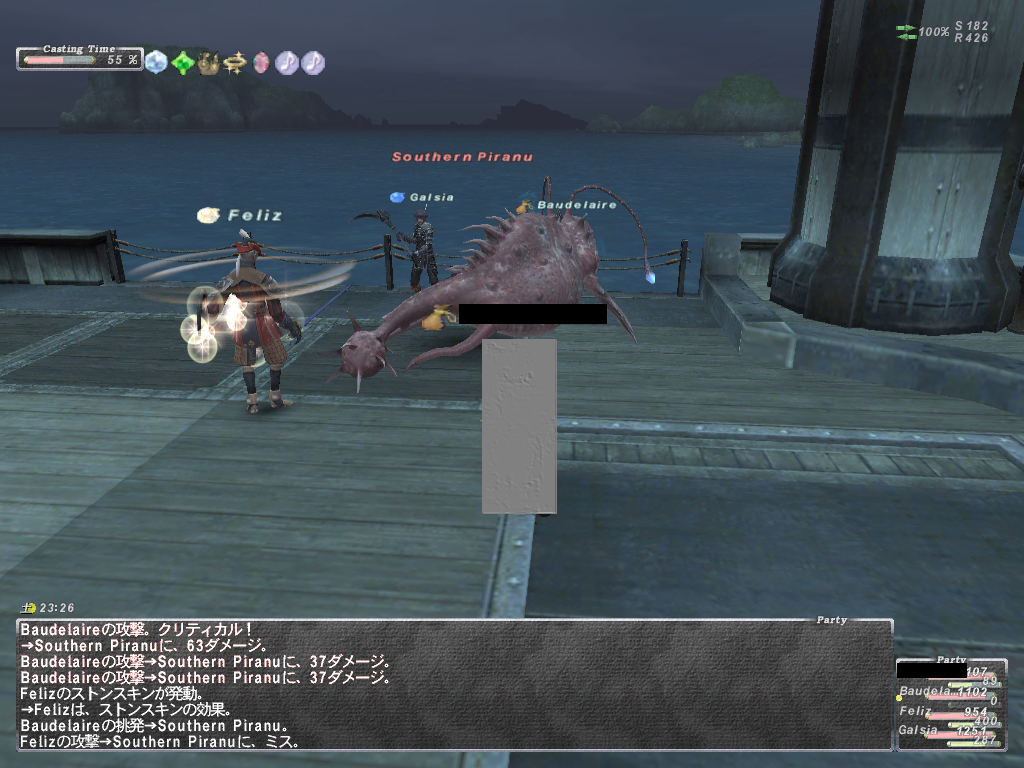The image size is (1024, 768).
Task: Open the party chat log window
Action: pyautogui.click(x=455, y=685)
